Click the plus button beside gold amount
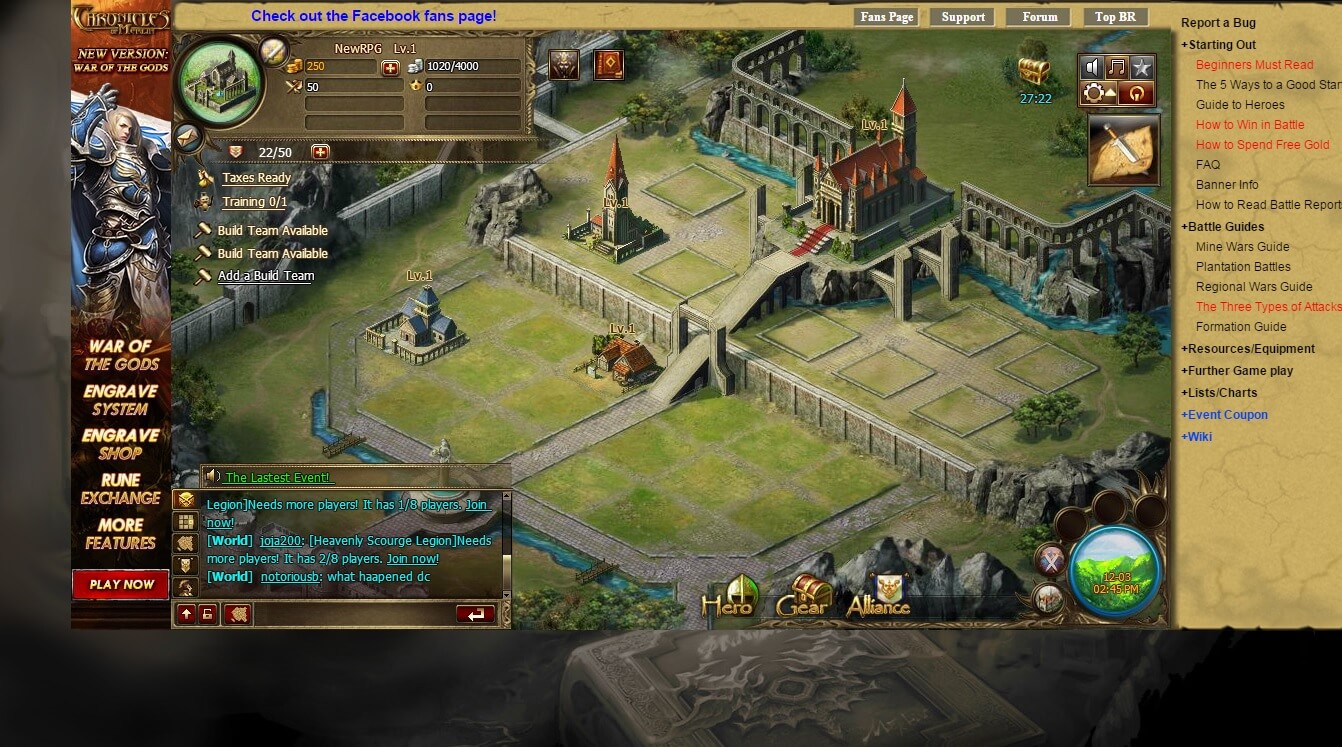 [x=390, y=67]
